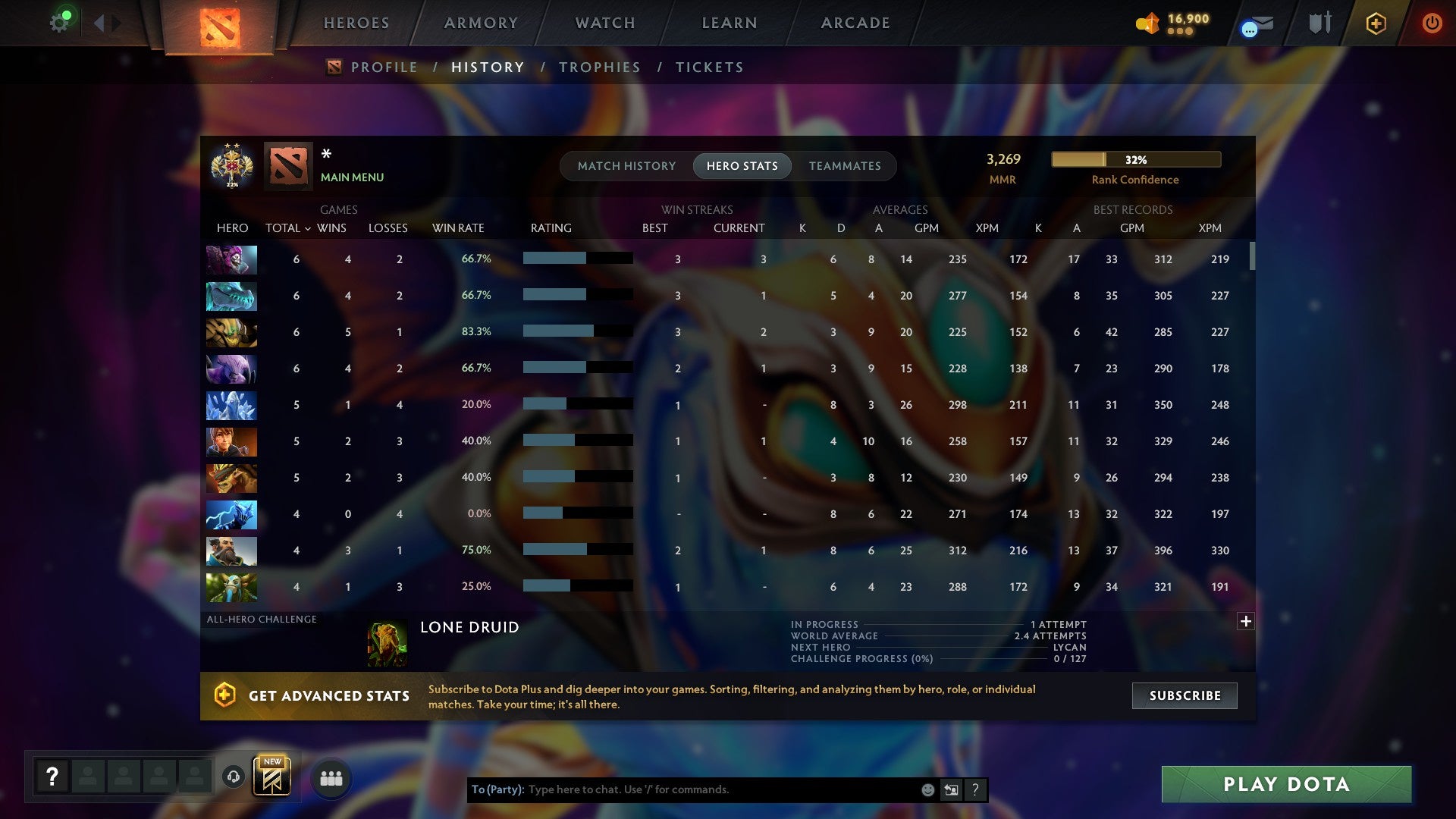1456x819 pixels.
Task: Click the shield and sword icon top right
Action: (x=1319, y=23)
